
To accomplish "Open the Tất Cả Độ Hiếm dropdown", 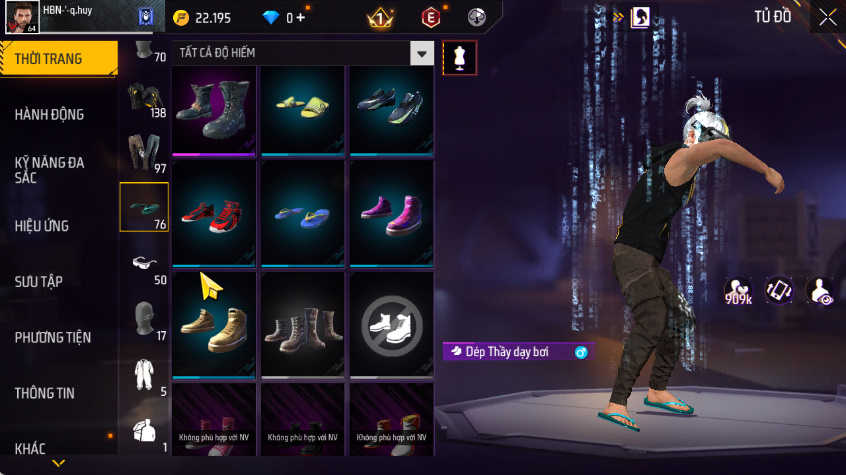I will tap(423, 53).
